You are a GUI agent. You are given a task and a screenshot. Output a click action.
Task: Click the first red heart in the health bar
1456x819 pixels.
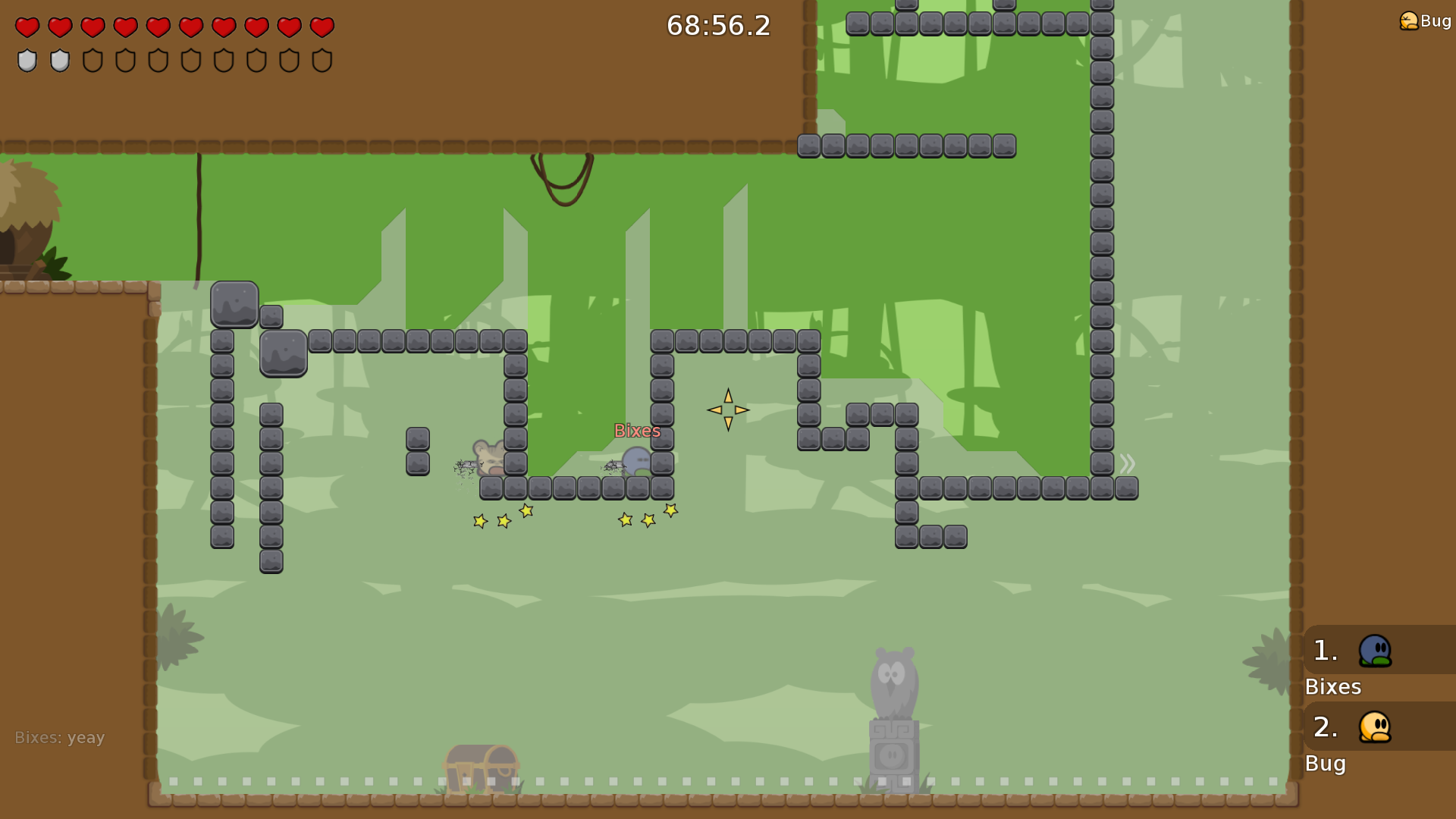tap(26, 27)
